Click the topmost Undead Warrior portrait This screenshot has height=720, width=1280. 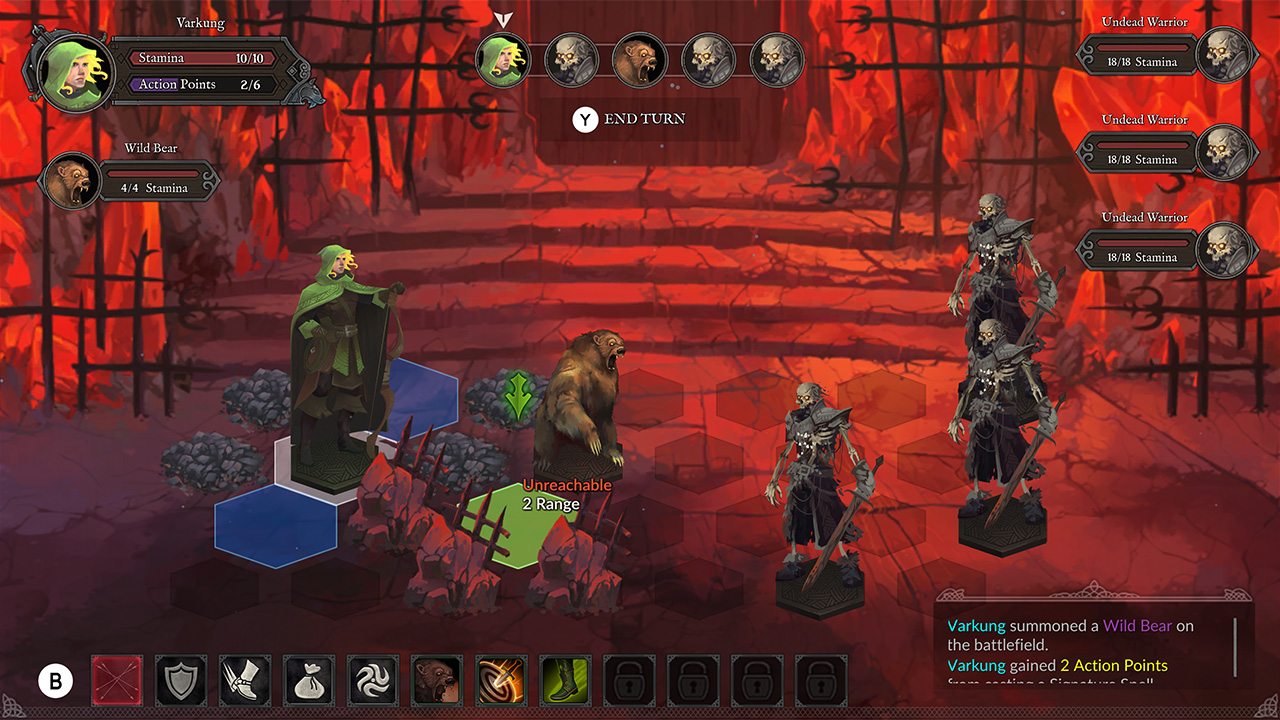pos(1228,52)
